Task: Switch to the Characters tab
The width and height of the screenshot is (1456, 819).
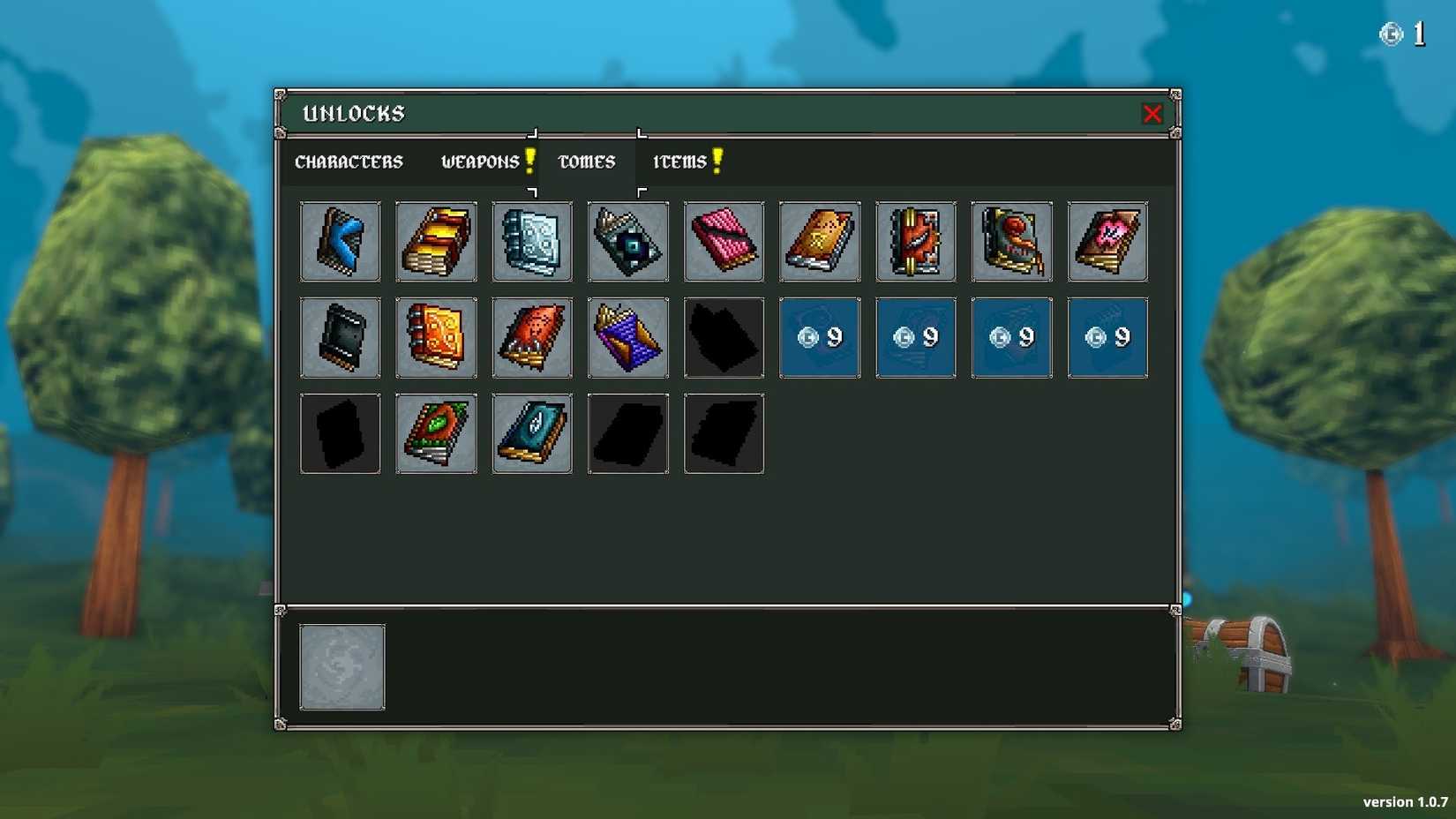Action: (349, 162)
